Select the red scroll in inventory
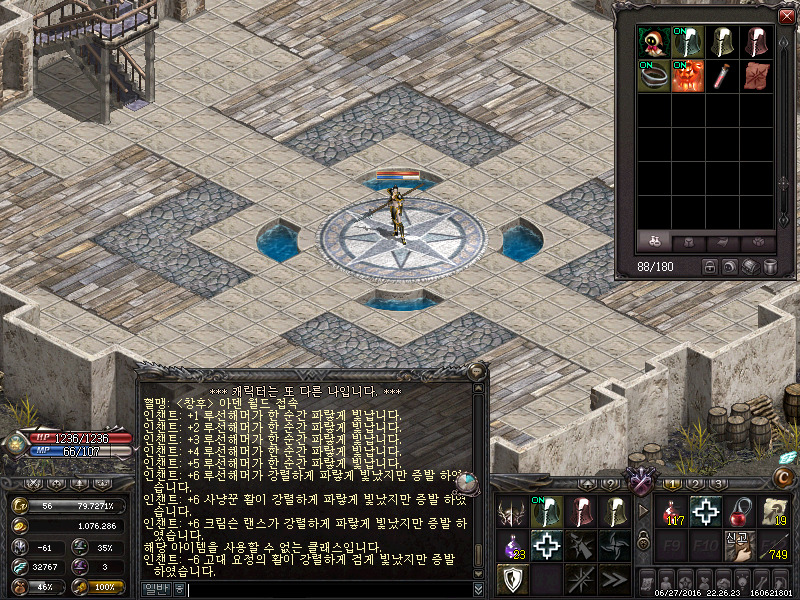The width and height of the screenshot is (800, 600). (757, 76)
